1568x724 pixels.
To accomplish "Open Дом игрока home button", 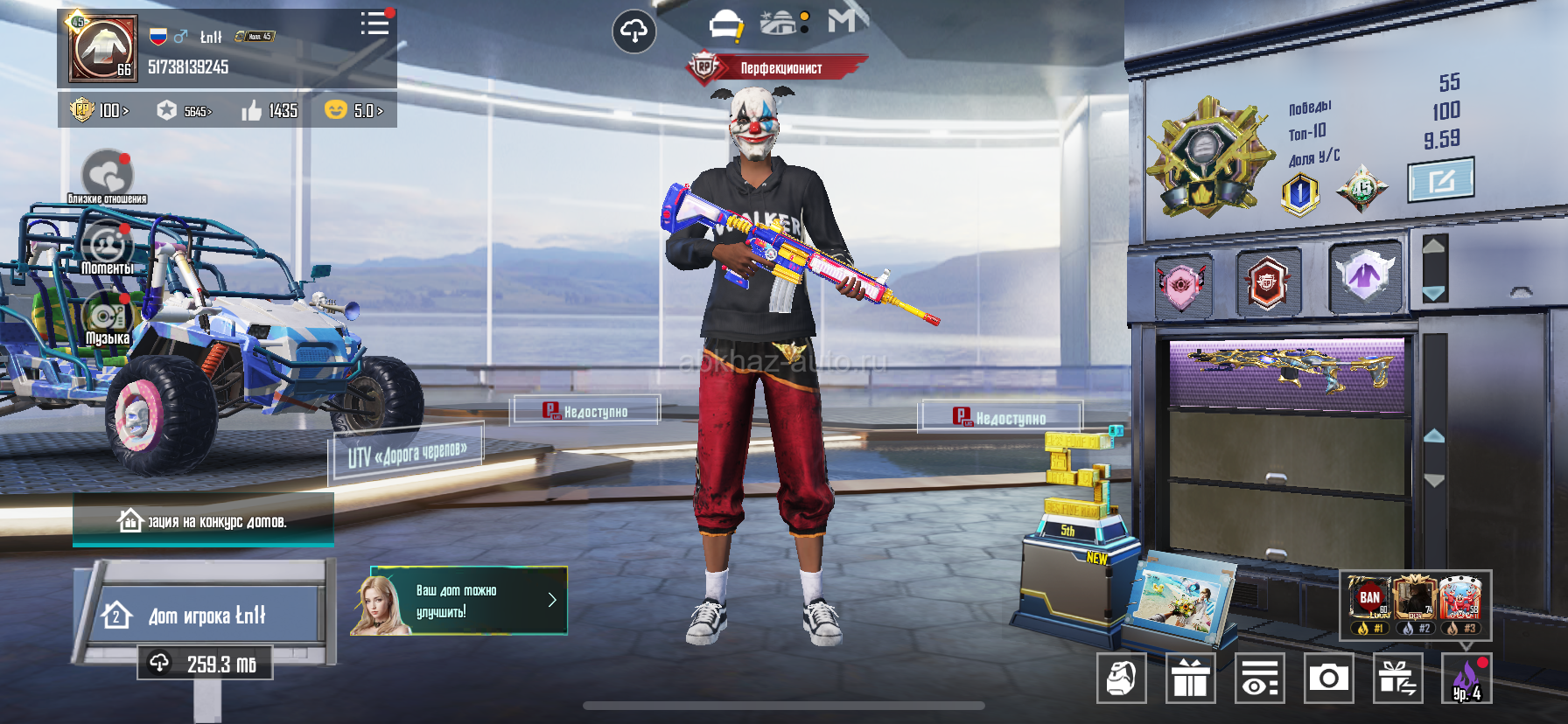I will (206, 616).
